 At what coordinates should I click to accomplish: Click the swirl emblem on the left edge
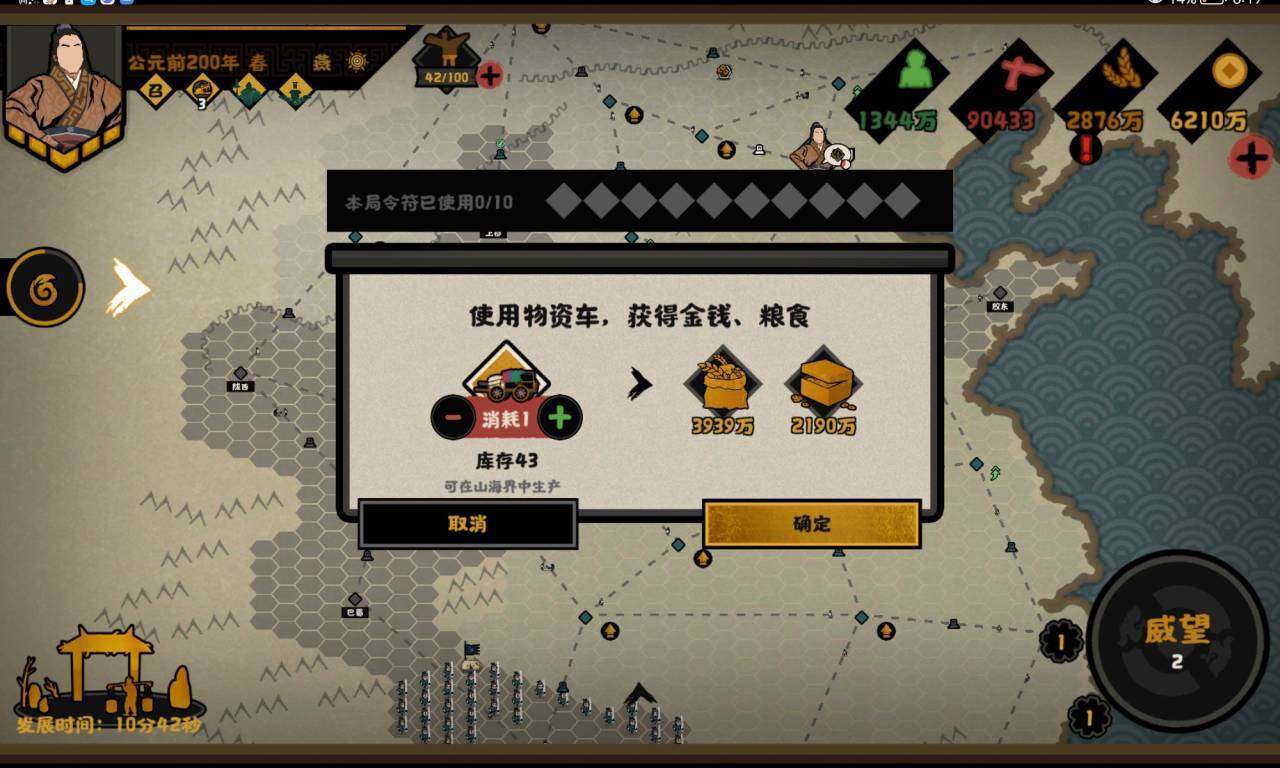(x=45, y=290)
